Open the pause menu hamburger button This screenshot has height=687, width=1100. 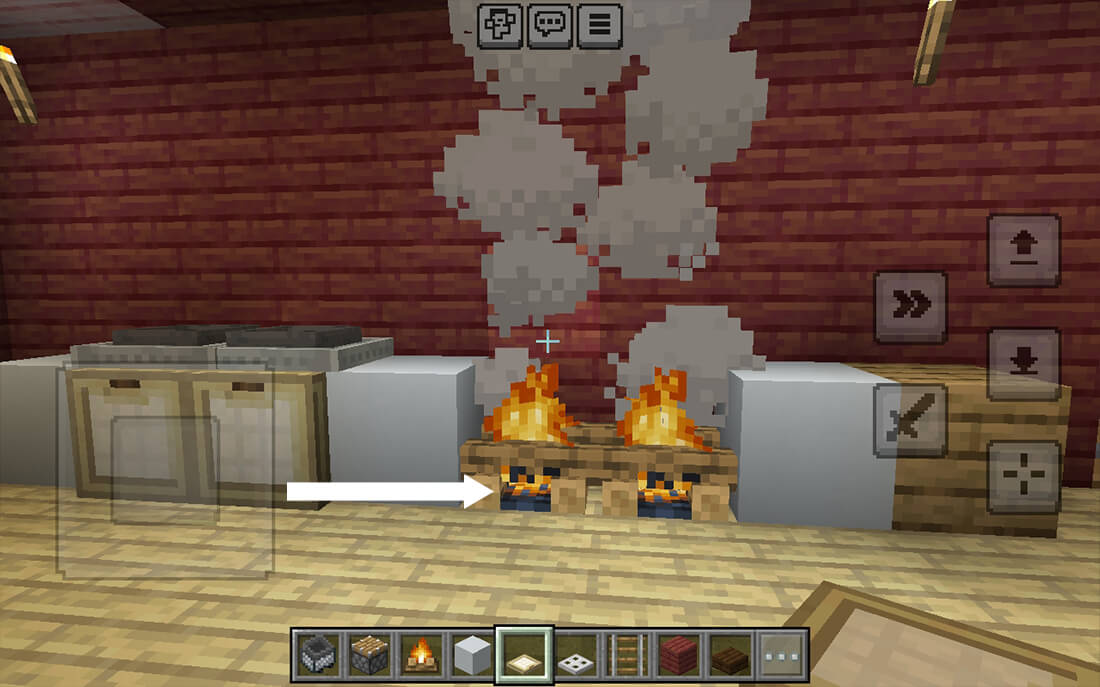(600, 25)
